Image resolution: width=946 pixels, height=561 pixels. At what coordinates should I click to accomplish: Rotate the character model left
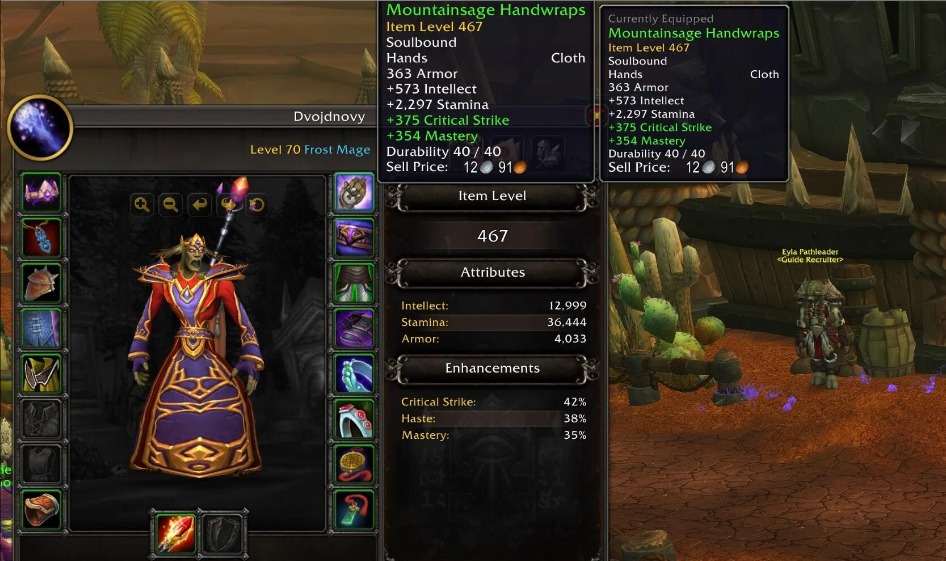click(x=200, y=204)
